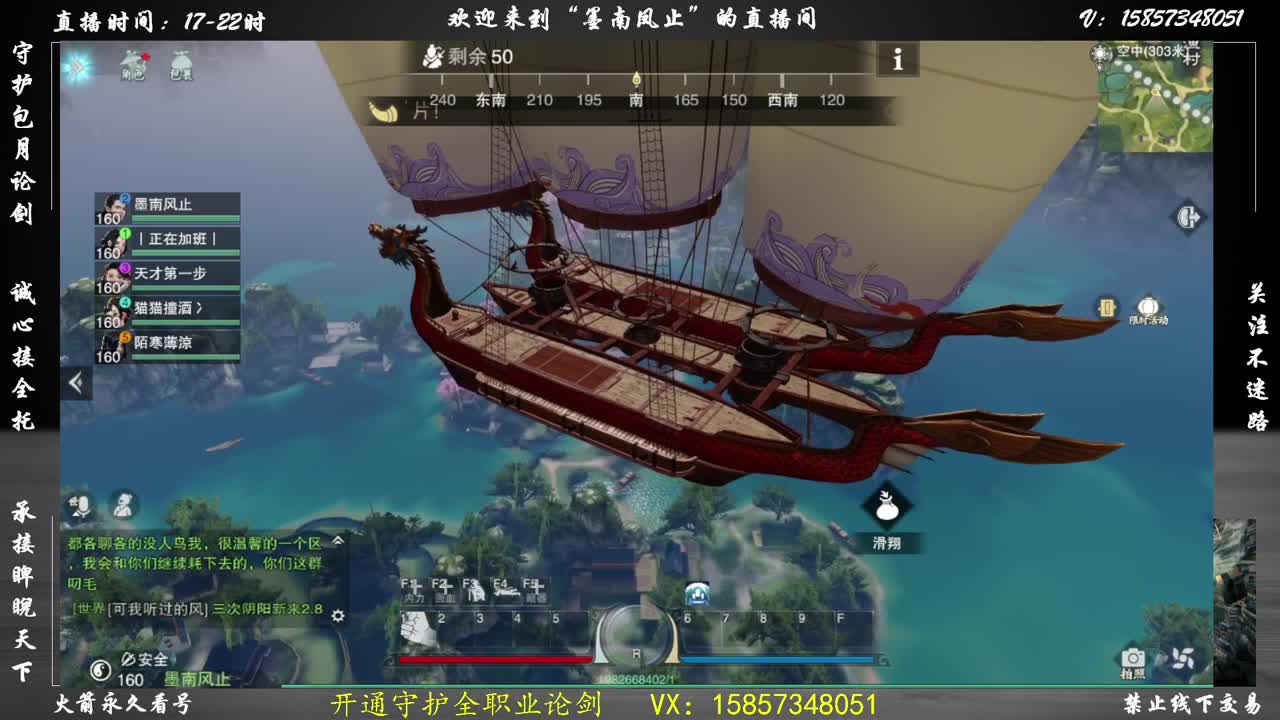
Task: Click the double-chevron expander at top left
Action: point(76,67)
